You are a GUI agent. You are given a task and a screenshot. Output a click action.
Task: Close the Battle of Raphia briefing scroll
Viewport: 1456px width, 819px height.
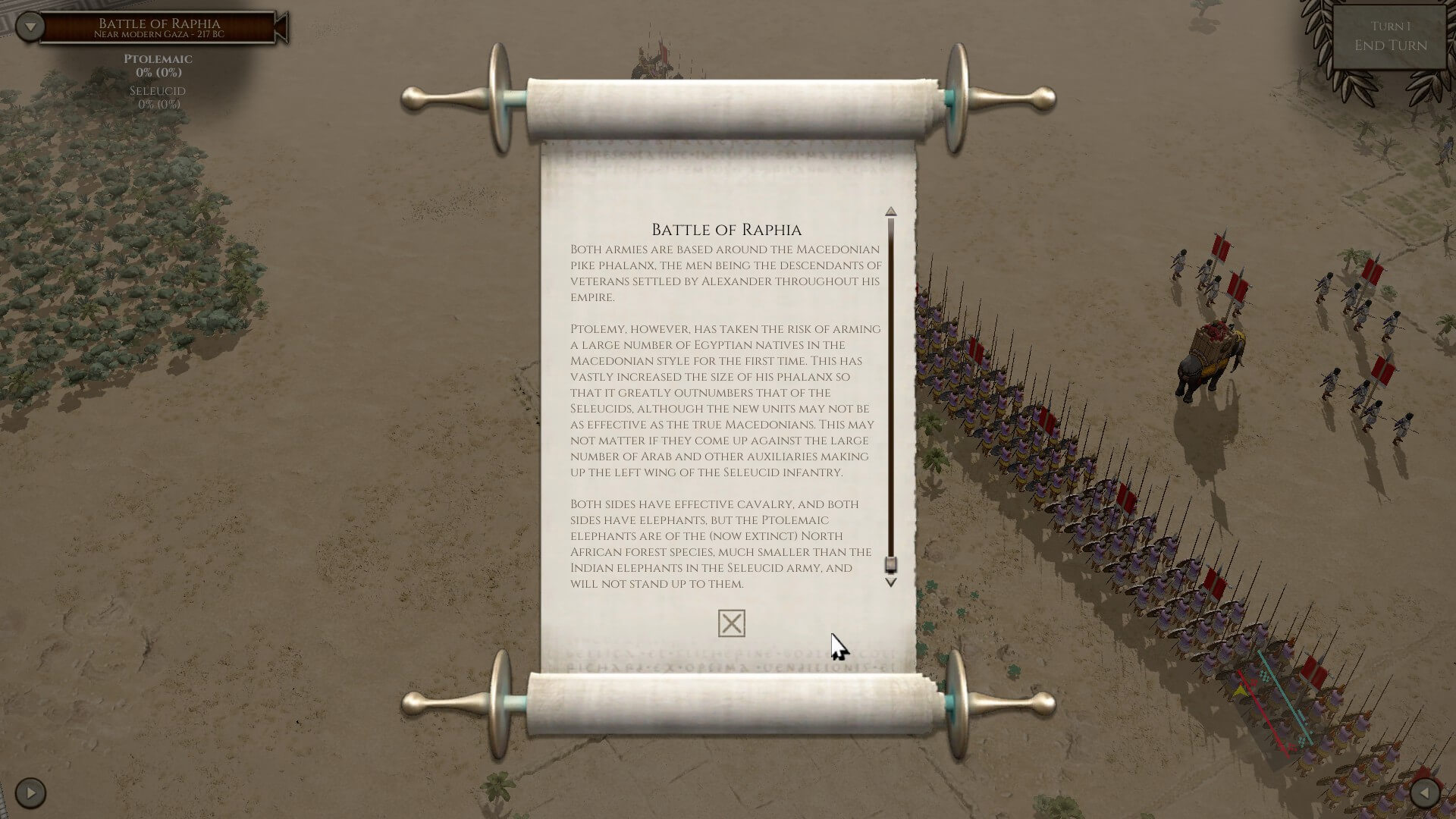click(731, 623)
